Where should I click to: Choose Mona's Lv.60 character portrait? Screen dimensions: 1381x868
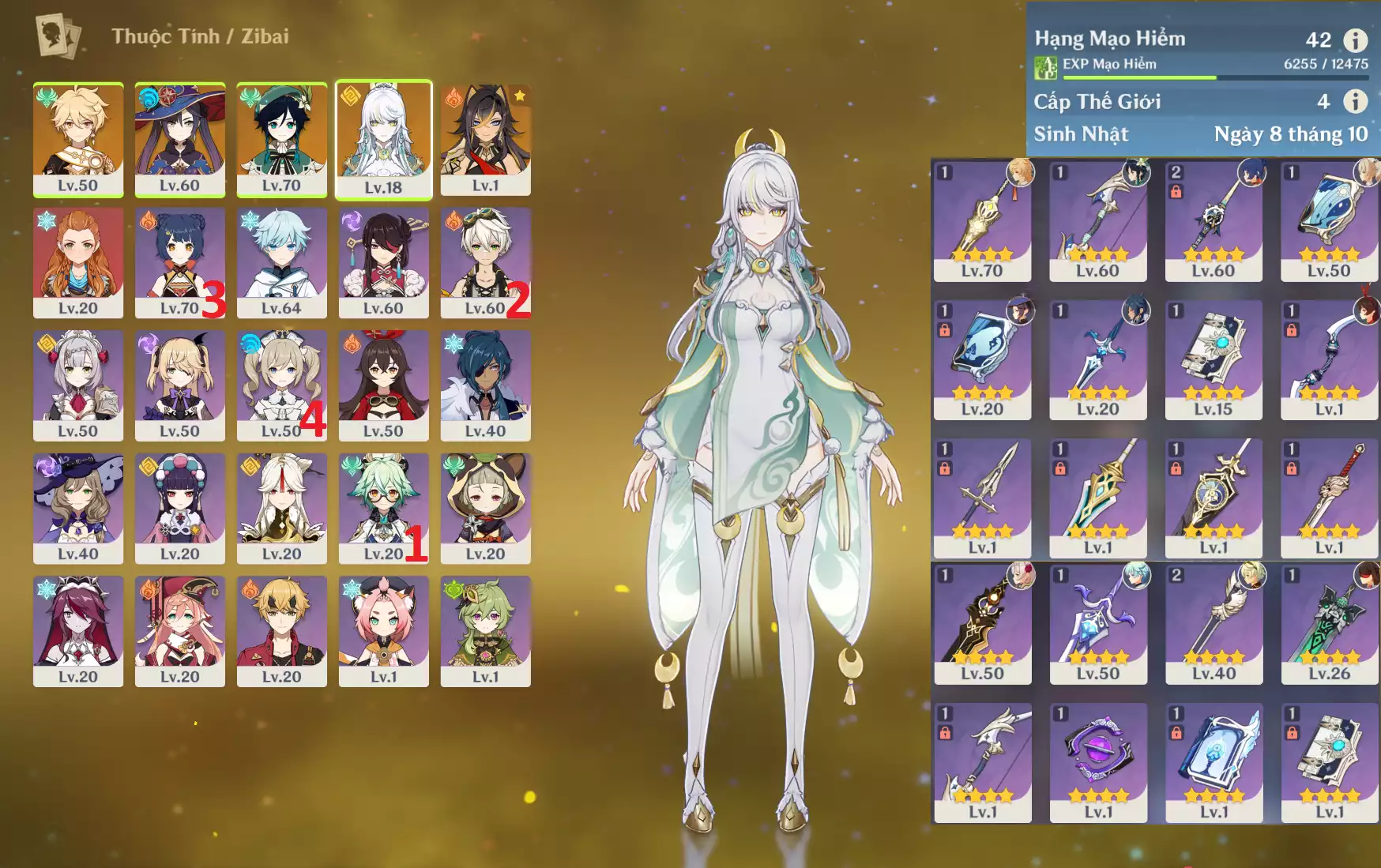[180, 139]
